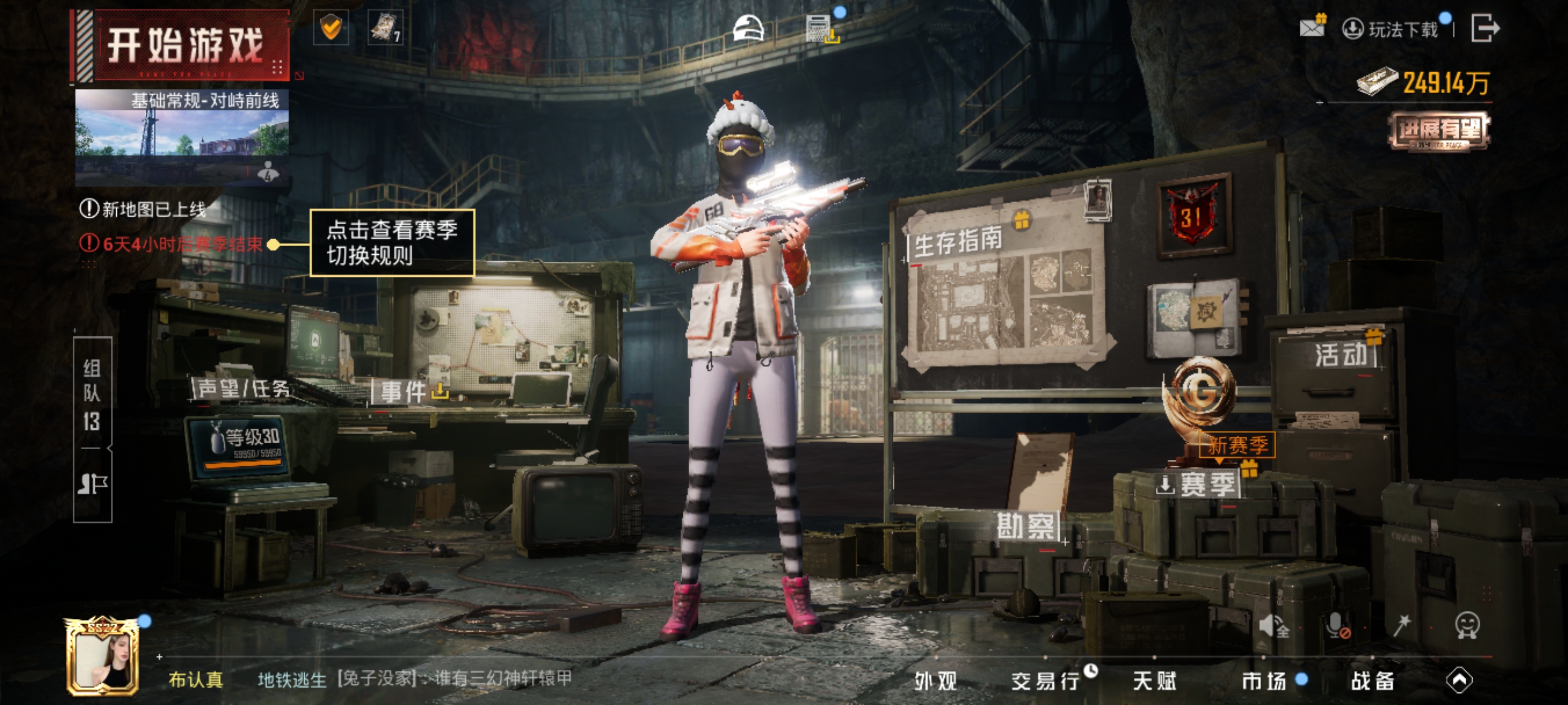
Task: Open the 交易行 trading house
Action: (x=1046, y=681)
